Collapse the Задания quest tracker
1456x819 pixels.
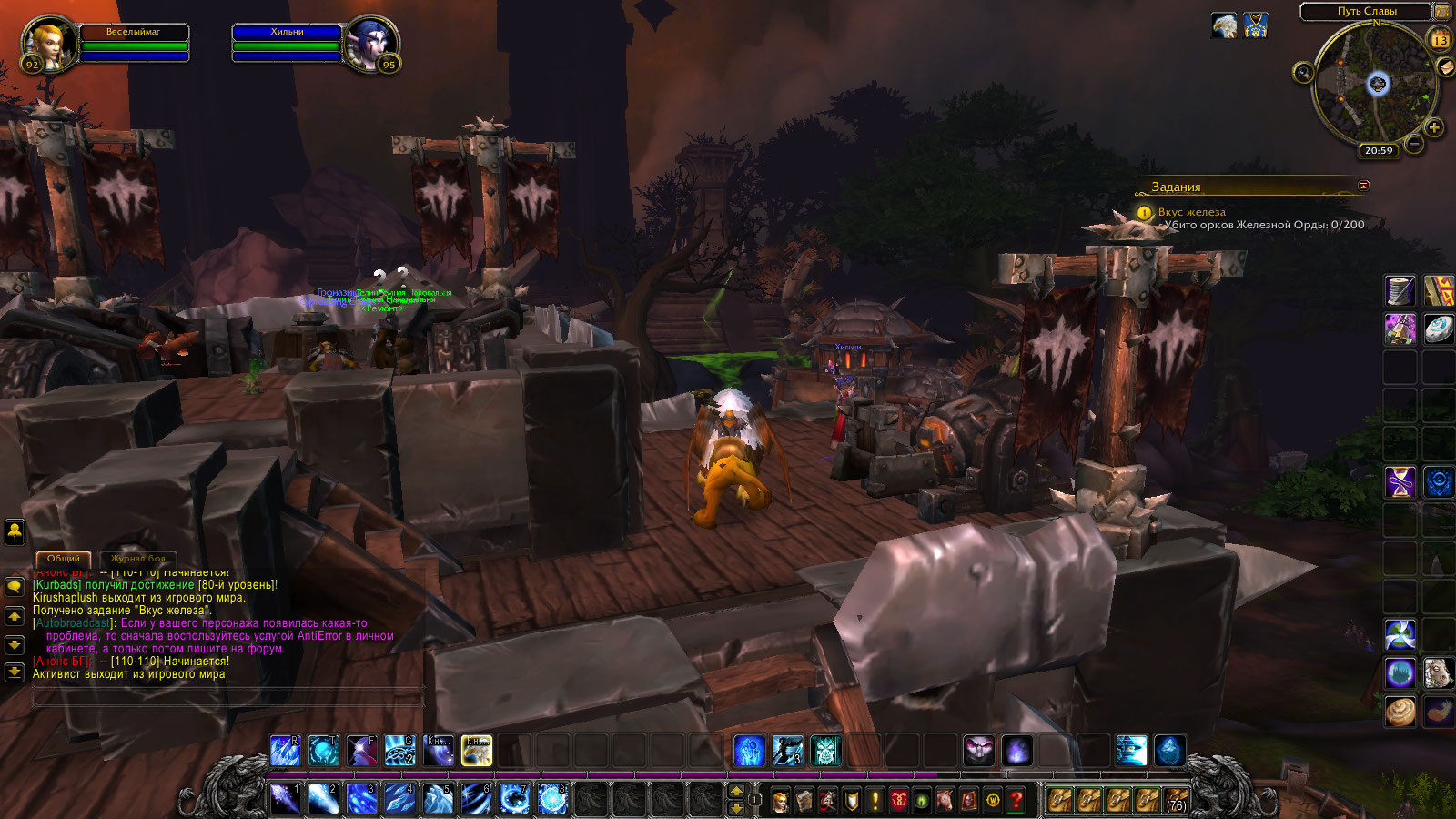click(1363, 186)
